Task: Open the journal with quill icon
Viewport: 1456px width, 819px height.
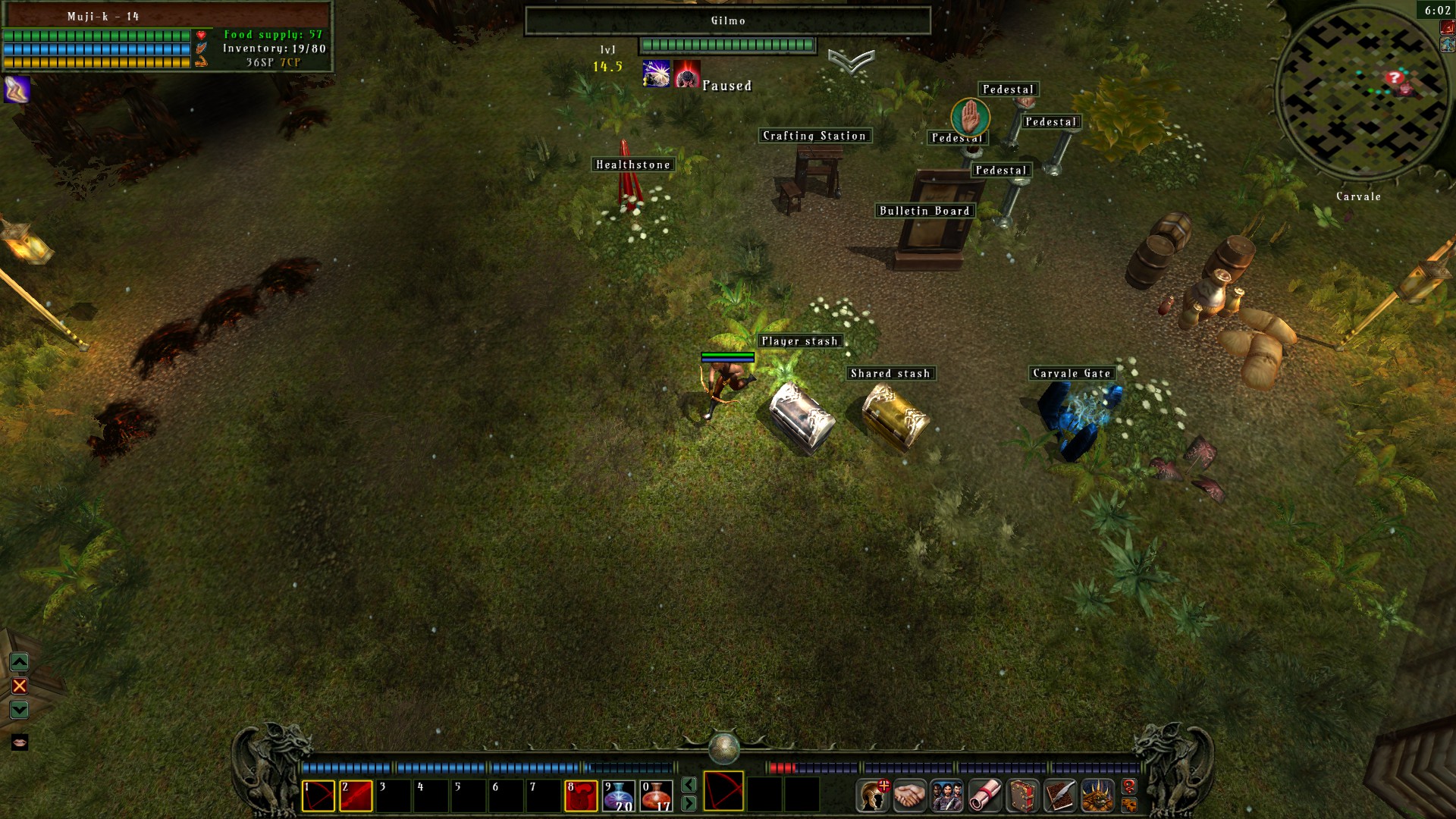Action: point(1060,796)
